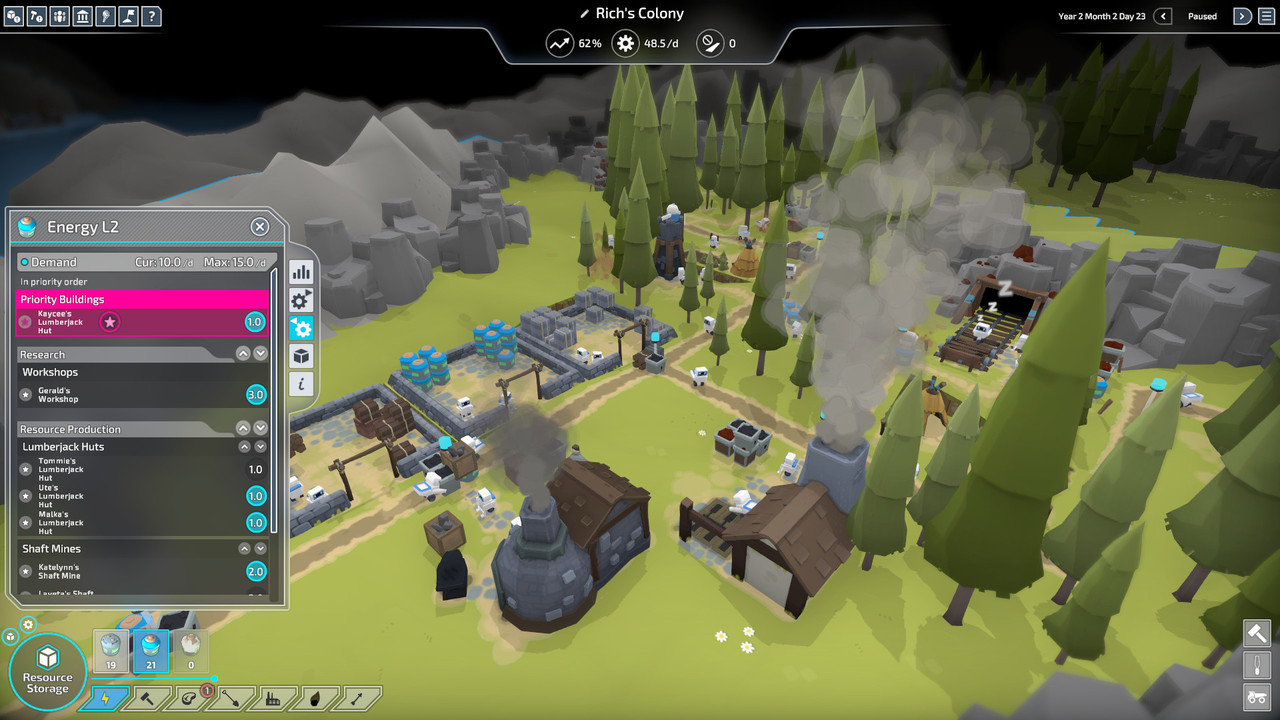Increase game speed with the right arrow

(1241, 16)
